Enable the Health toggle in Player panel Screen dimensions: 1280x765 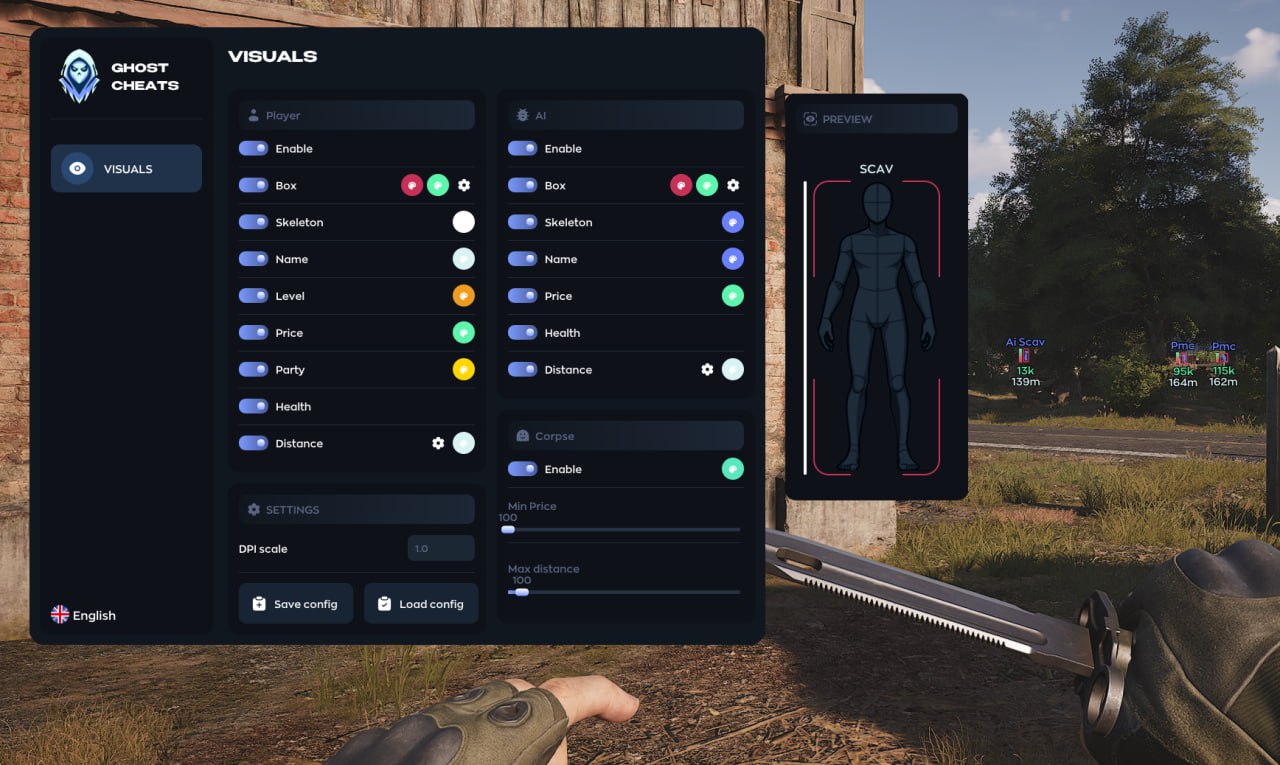[253, 406]
